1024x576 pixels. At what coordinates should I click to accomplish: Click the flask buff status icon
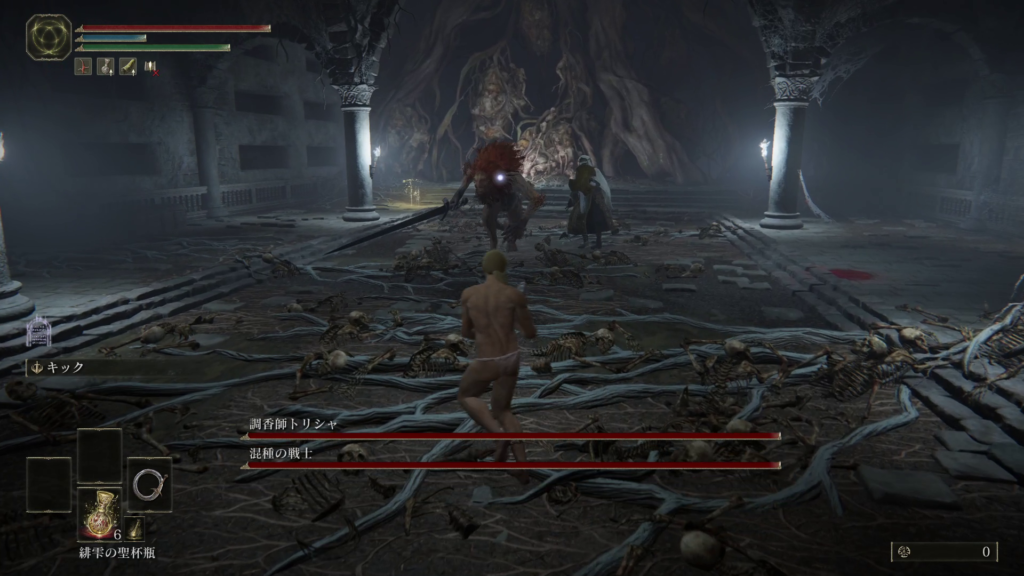tap(104, 67)
